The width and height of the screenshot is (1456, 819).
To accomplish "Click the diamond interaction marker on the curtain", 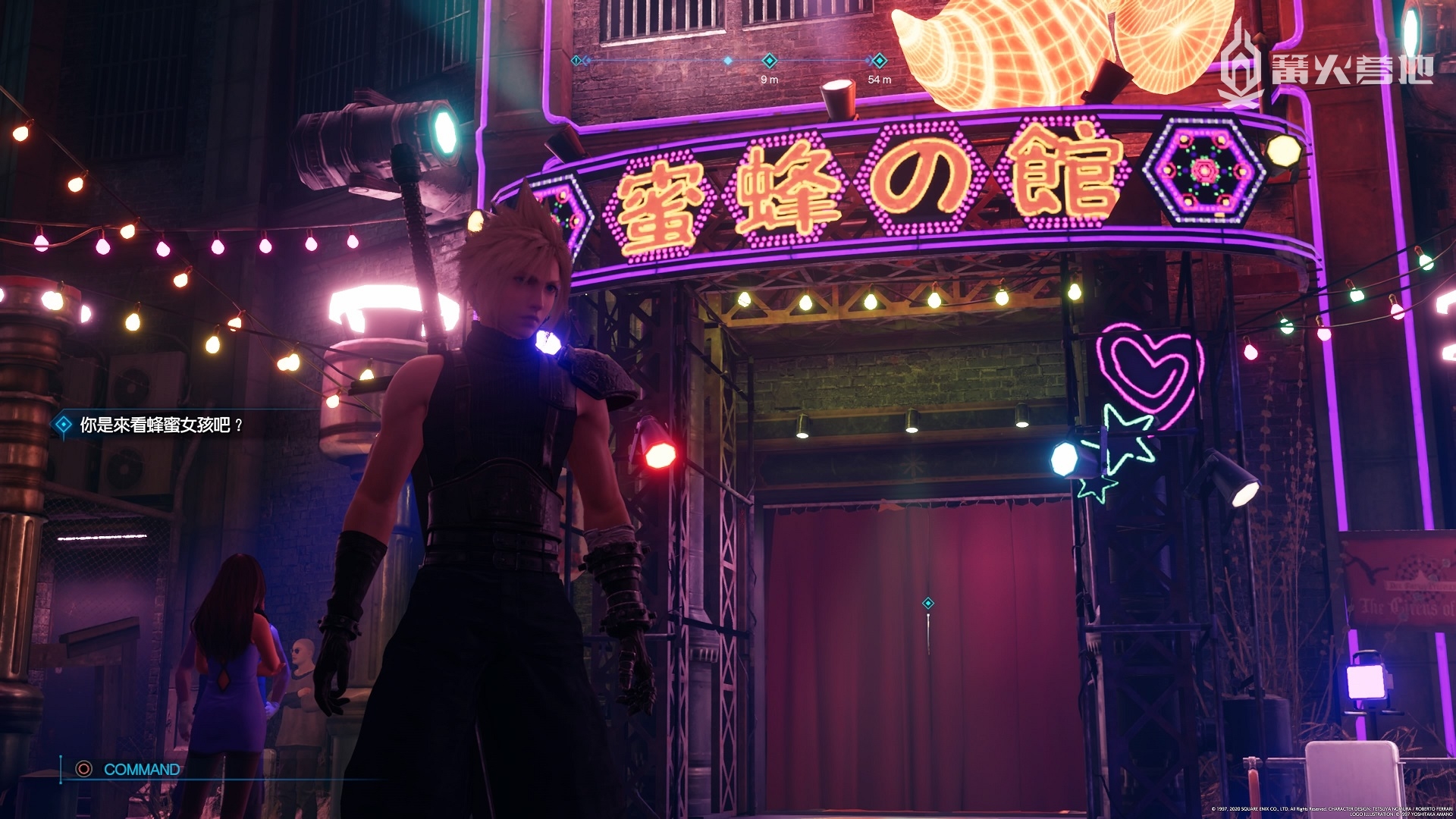I will click(927, 604).
